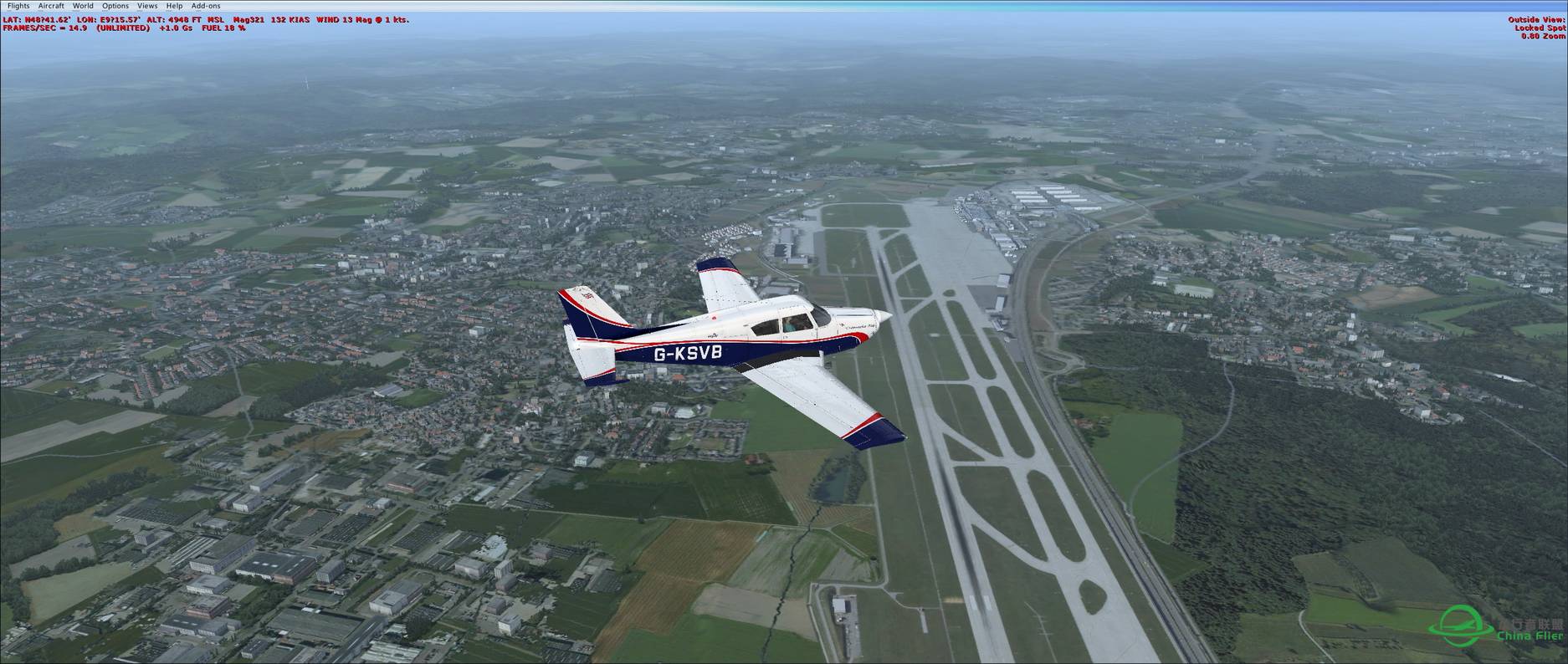Image resolution: width=1568 pixels, height=664 pixels.
Task: Open the Help menu
Action: 174,6
